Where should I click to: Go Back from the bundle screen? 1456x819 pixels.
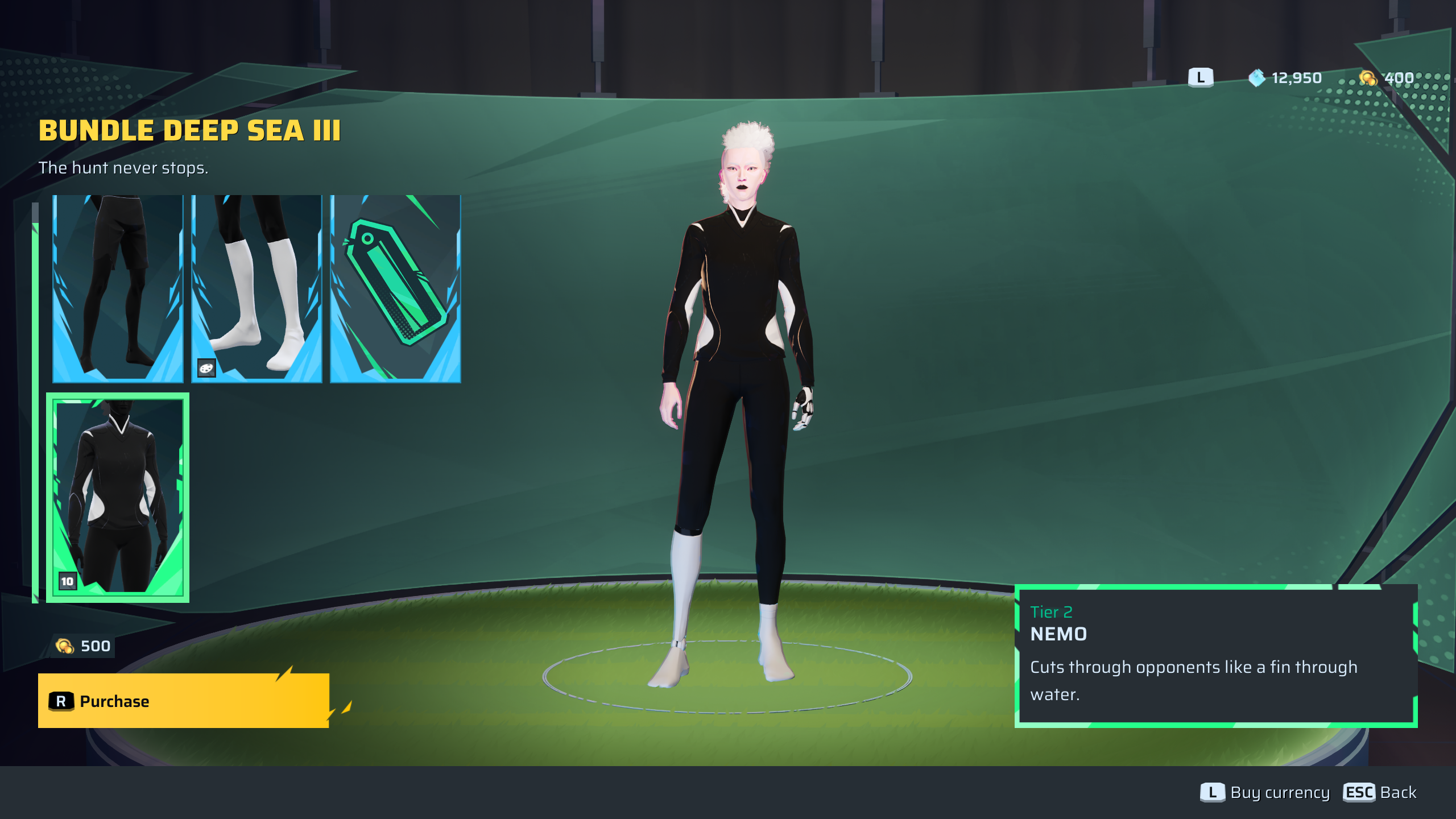[x=1380, y=792]
